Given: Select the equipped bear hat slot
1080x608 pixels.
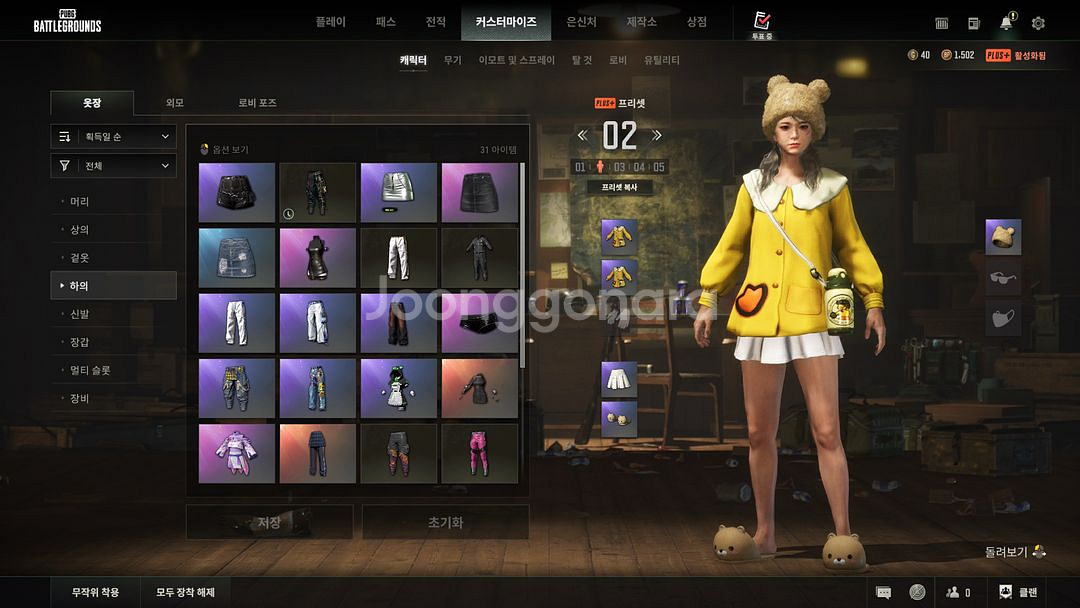Looking at the screenshot, I should 1003,237.
